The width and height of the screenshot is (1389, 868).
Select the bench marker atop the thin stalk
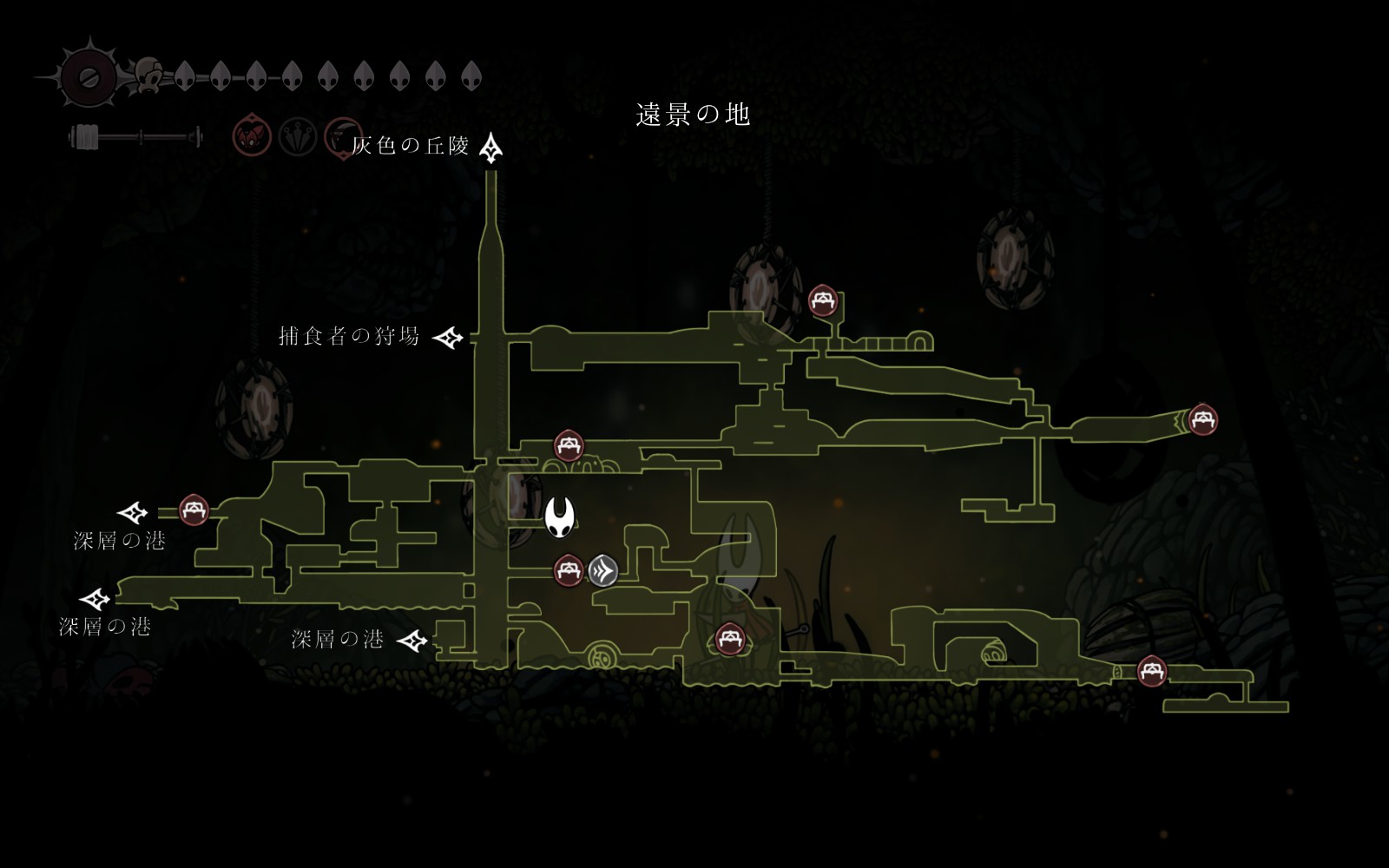click(822, 301)
